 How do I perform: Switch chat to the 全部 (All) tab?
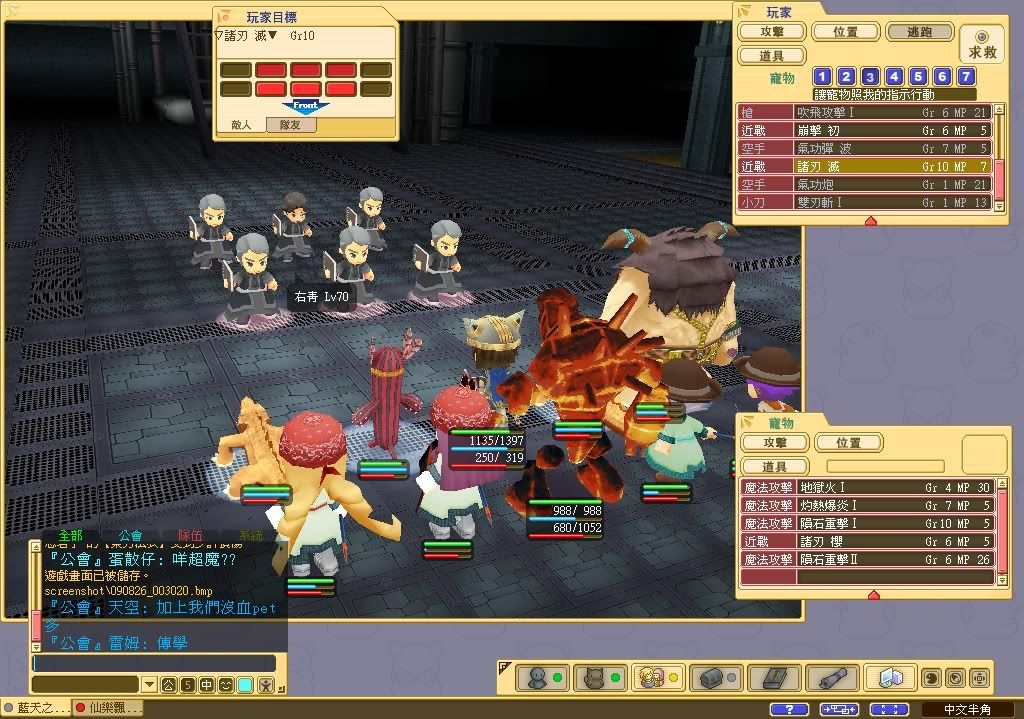[70, 535]
